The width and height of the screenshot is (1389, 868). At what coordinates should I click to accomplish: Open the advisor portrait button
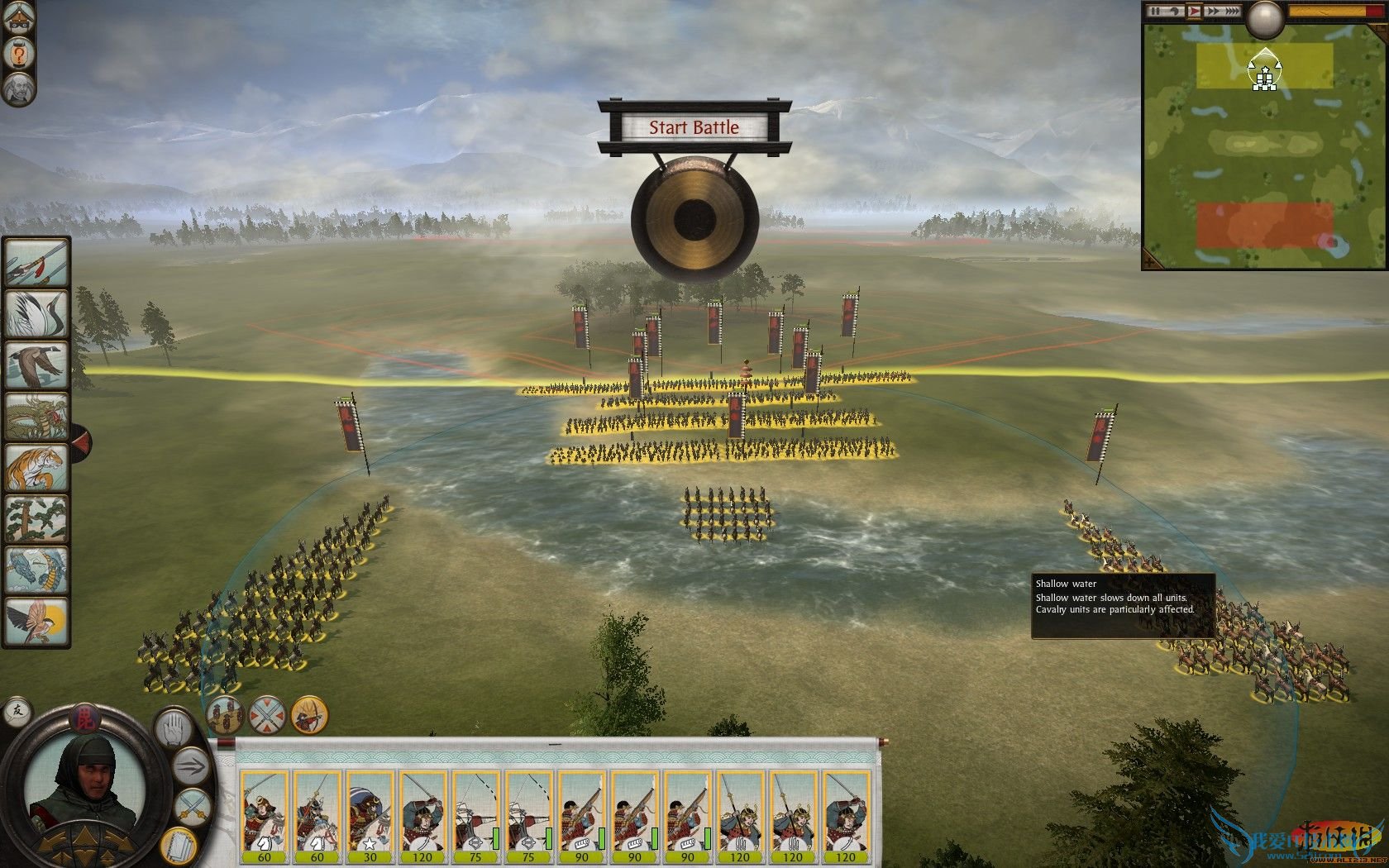17,88
